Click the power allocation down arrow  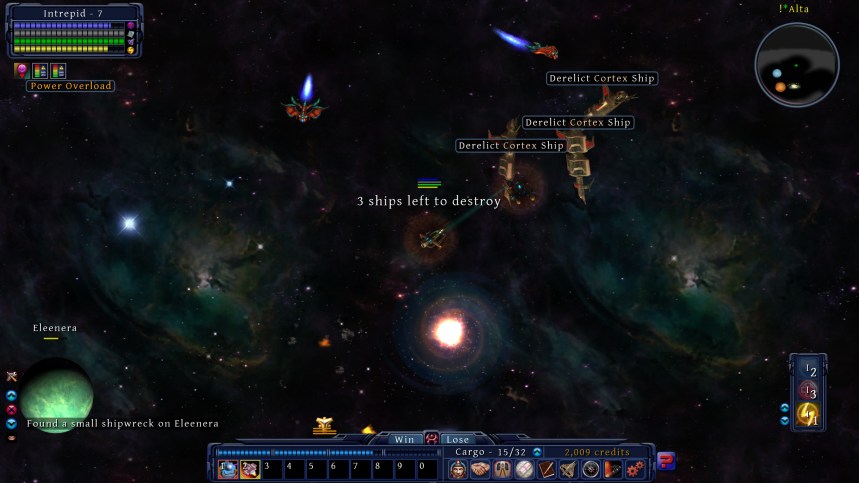(x=785, y=421)
